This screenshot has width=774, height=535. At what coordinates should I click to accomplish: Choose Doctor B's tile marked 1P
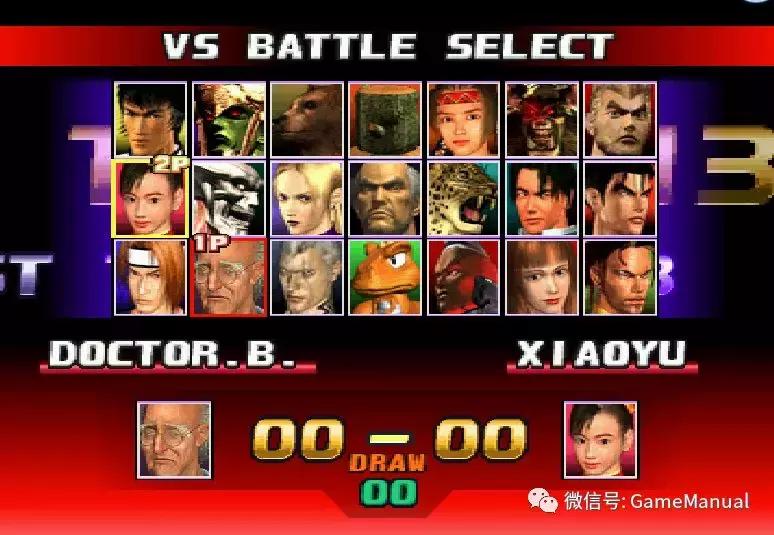tap(229, 276)
